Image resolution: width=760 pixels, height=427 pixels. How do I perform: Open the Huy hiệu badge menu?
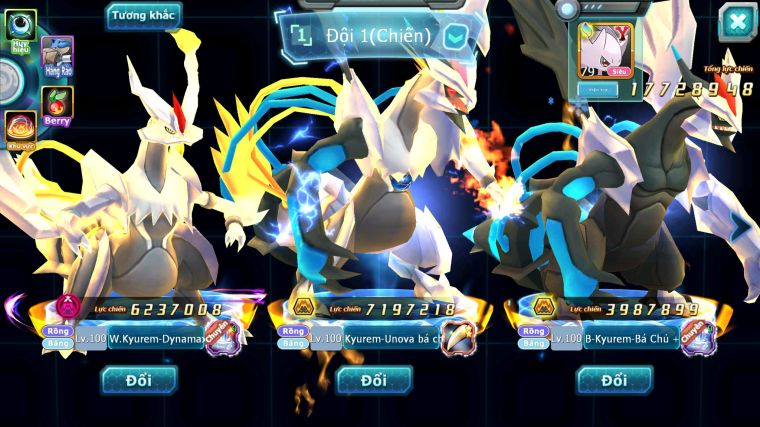pyautogui.click(x=20, y=30)
